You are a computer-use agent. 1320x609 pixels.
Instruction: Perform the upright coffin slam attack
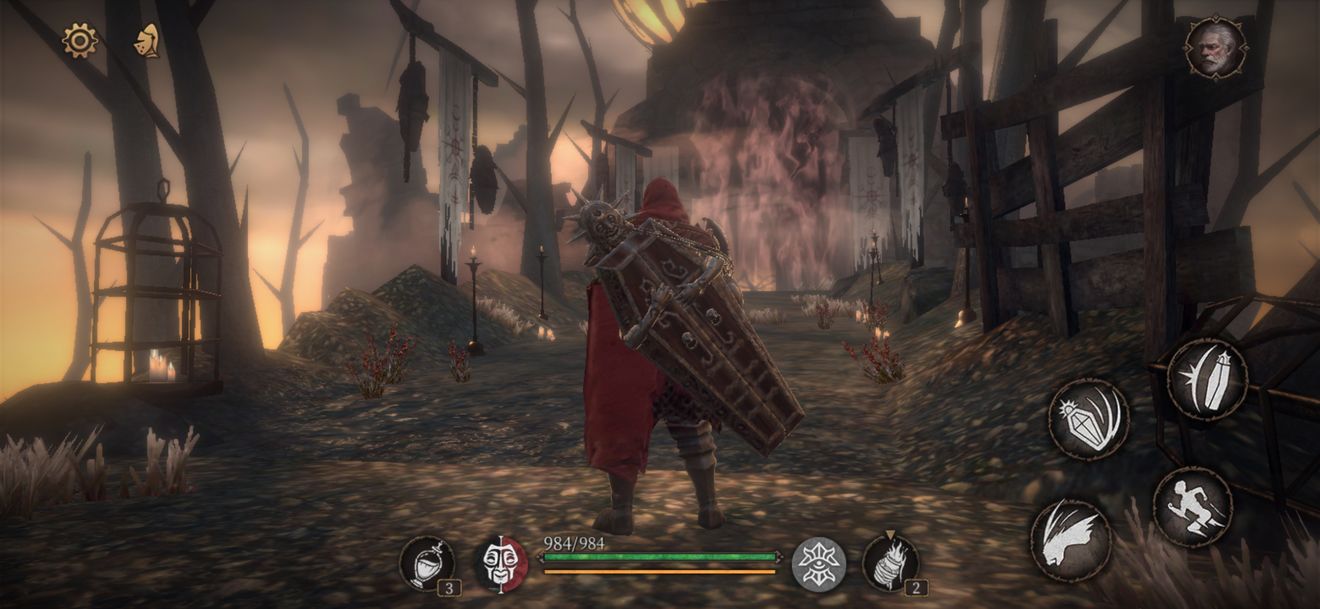tap(1207, 378)
